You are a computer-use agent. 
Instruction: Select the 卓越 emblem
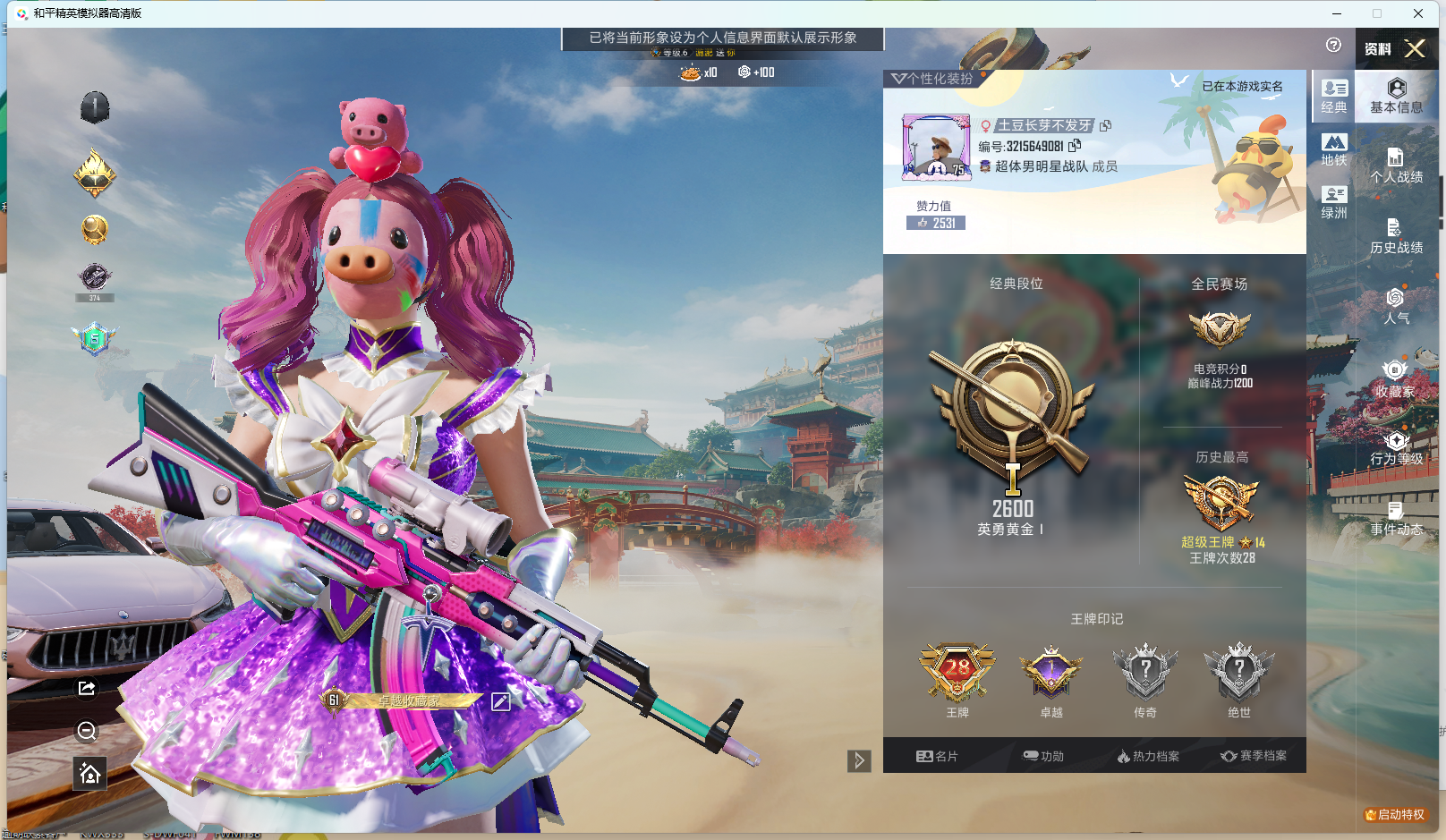coord(1050,674)
